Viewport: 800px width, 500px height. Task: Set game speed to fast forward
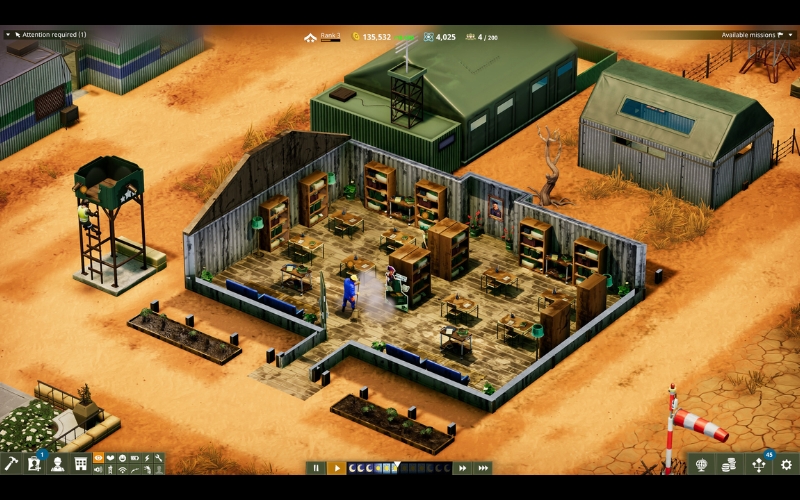tap(463, 467)
